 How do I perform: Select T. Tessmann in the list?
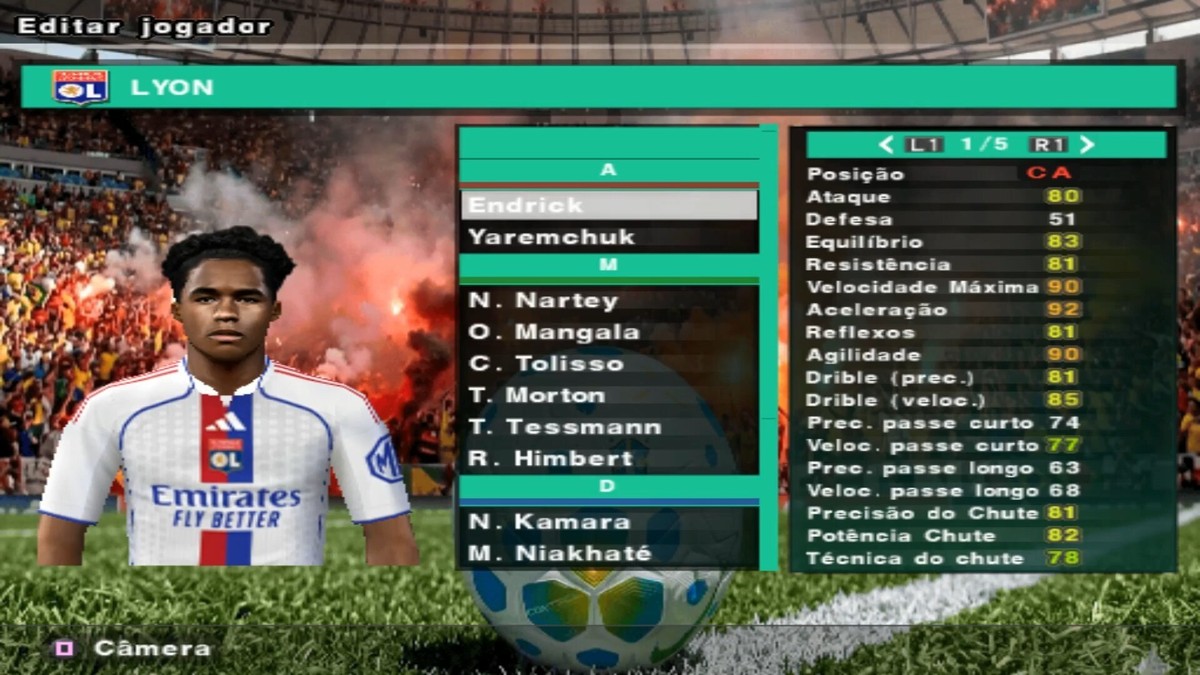[x=608, y=427]
